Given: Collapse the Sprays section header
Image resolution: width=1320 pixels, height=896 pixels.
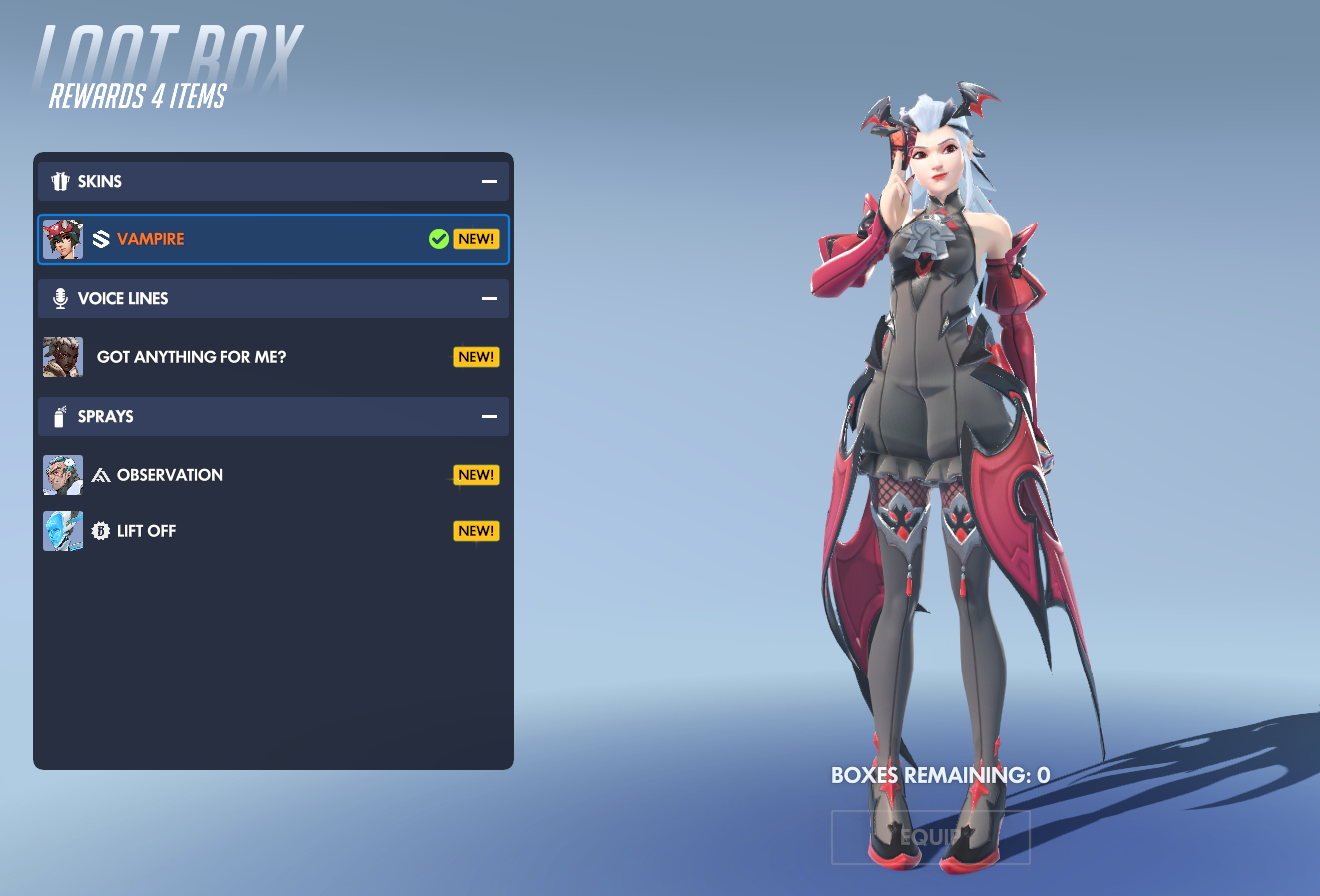Looking at the screenshot, I should tap(489, 417).
